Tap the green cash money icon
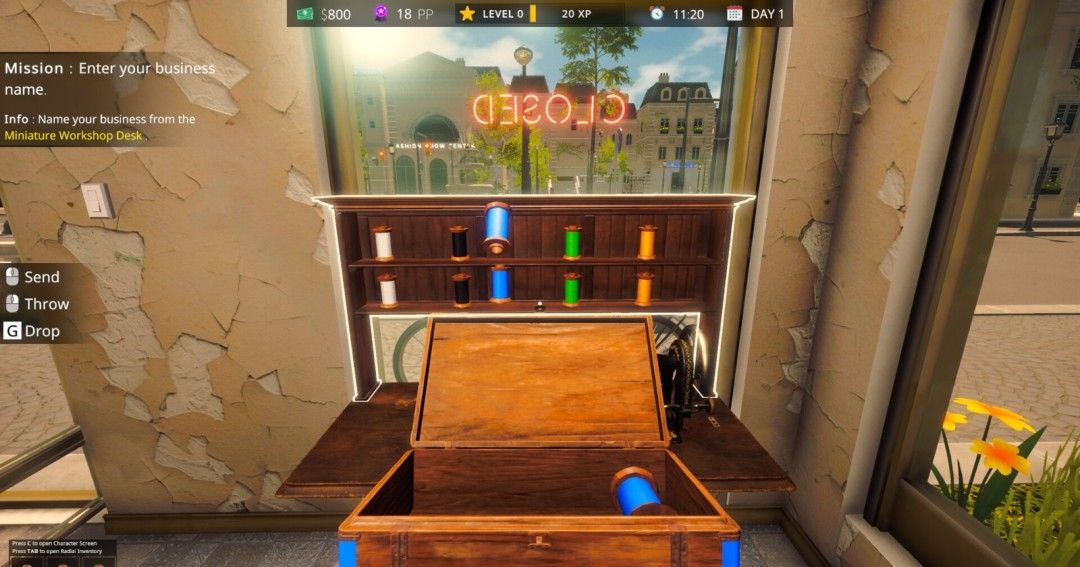The image size is (1080, 567). point(306,14)
